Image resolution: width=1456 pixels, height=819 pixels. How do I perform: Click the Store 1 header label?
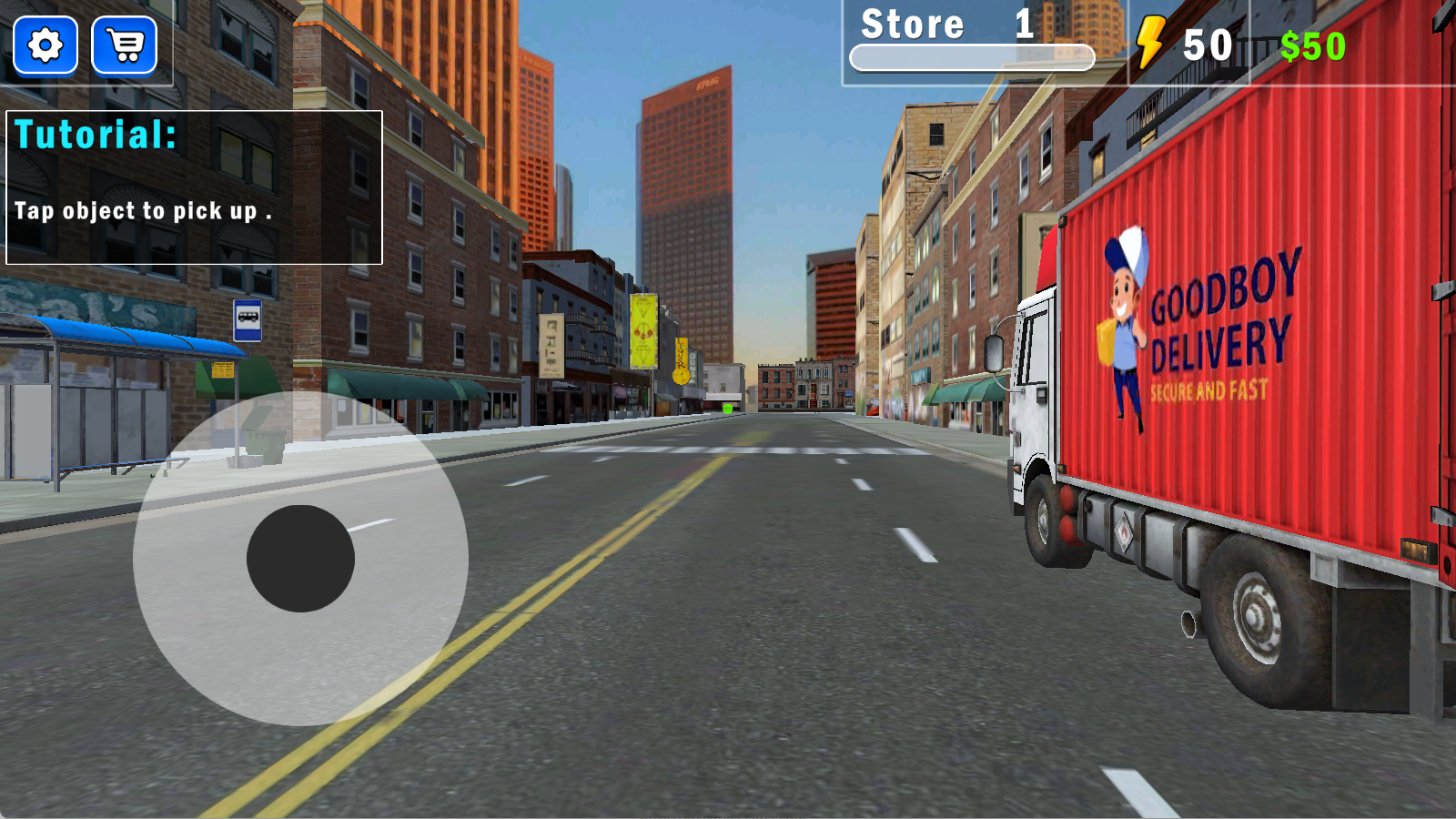pos(942,25)
